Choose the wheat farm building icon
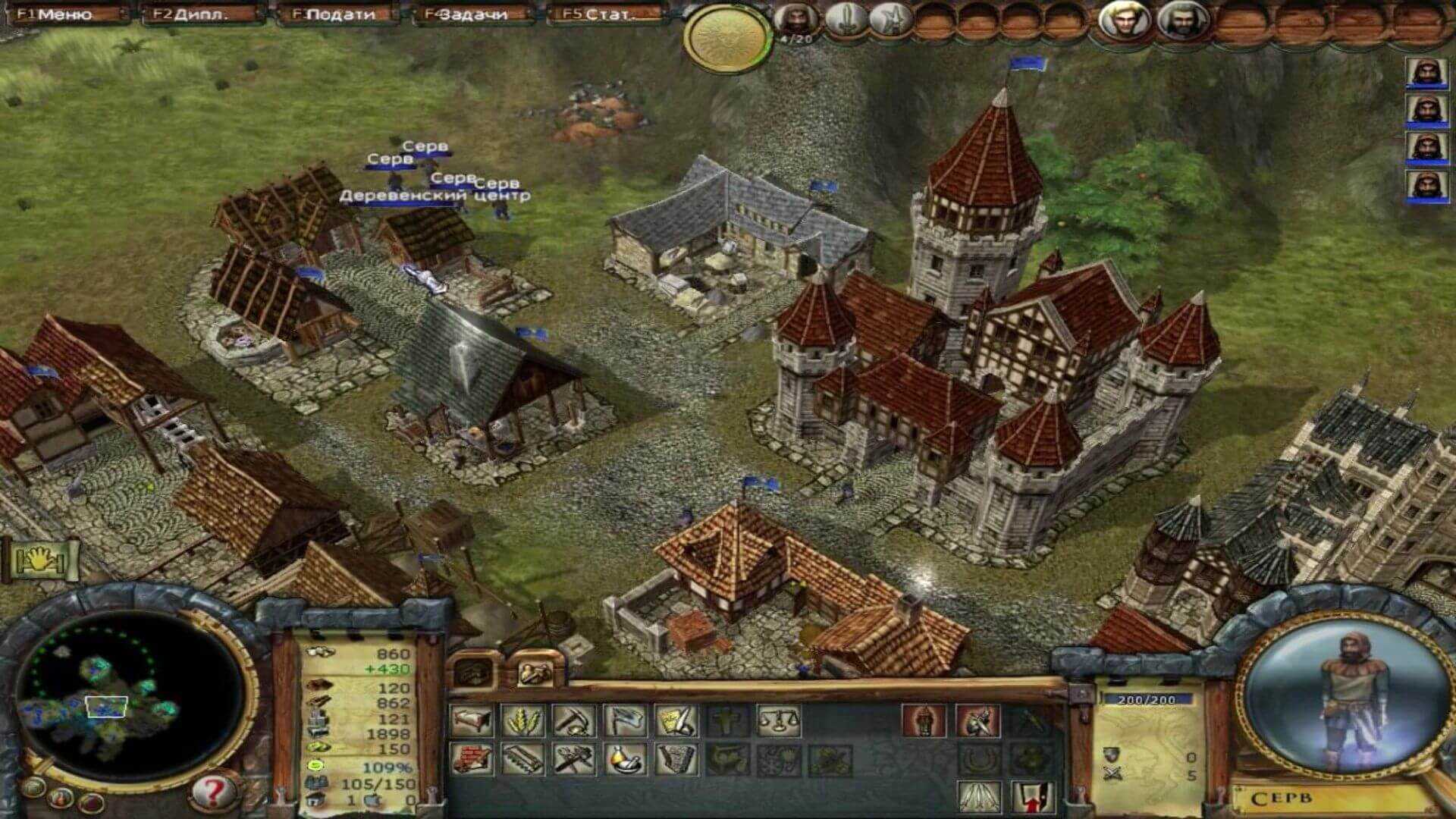 523,720
